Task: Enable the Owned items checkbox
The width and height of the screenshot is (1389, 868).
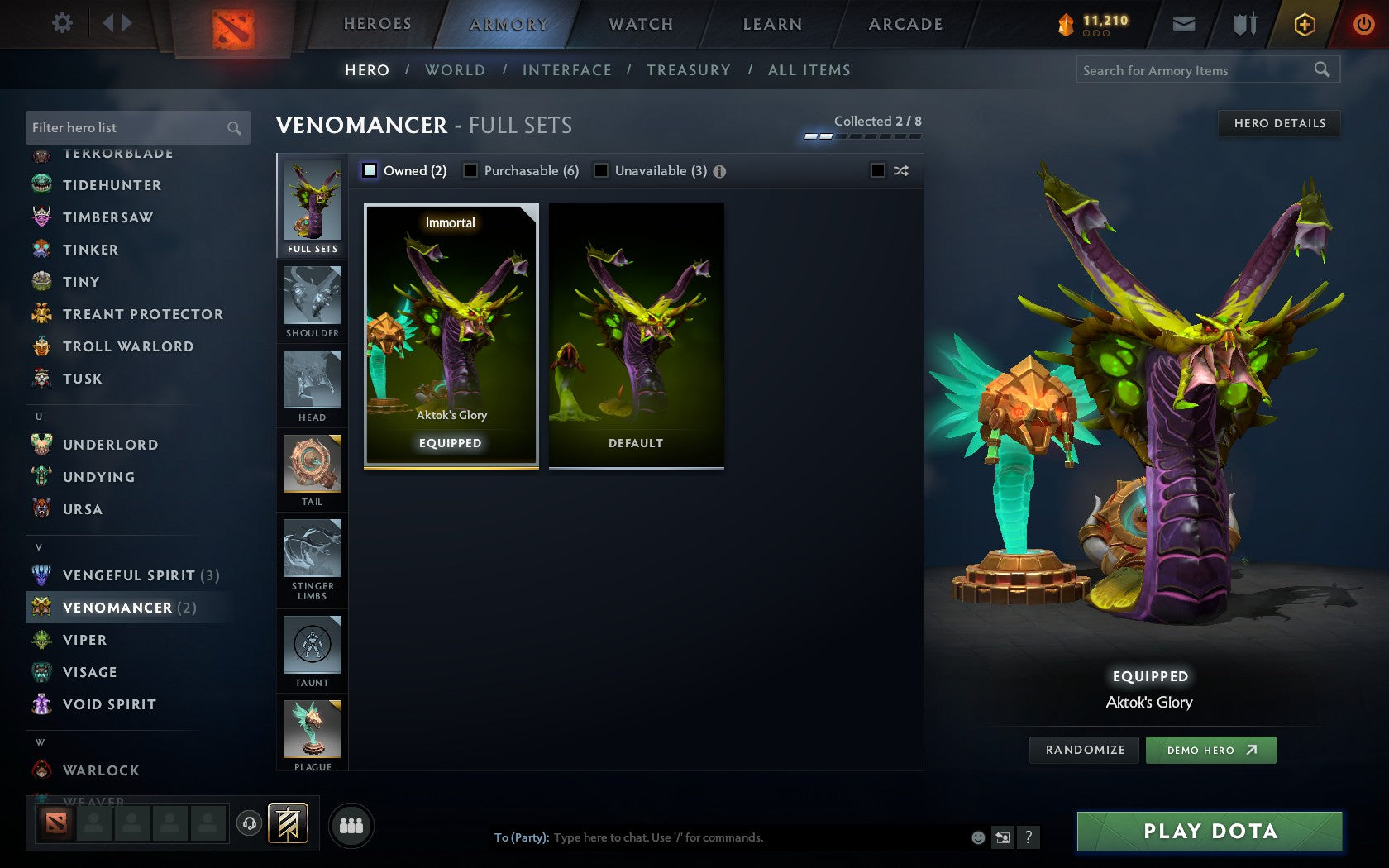Action: (x=369, y=170)
